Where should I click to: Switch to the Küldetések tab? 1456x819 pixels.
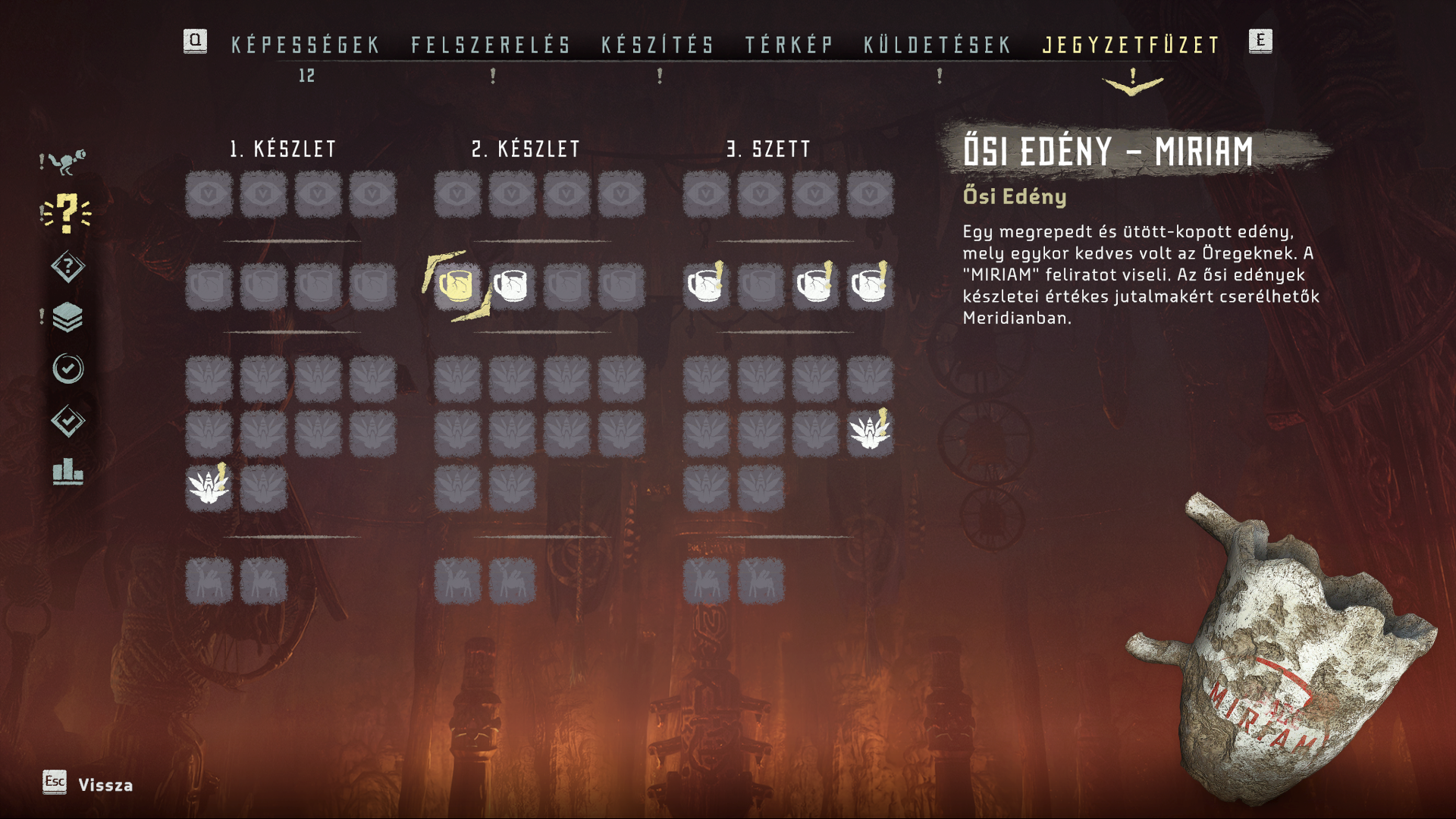point(938,45)
